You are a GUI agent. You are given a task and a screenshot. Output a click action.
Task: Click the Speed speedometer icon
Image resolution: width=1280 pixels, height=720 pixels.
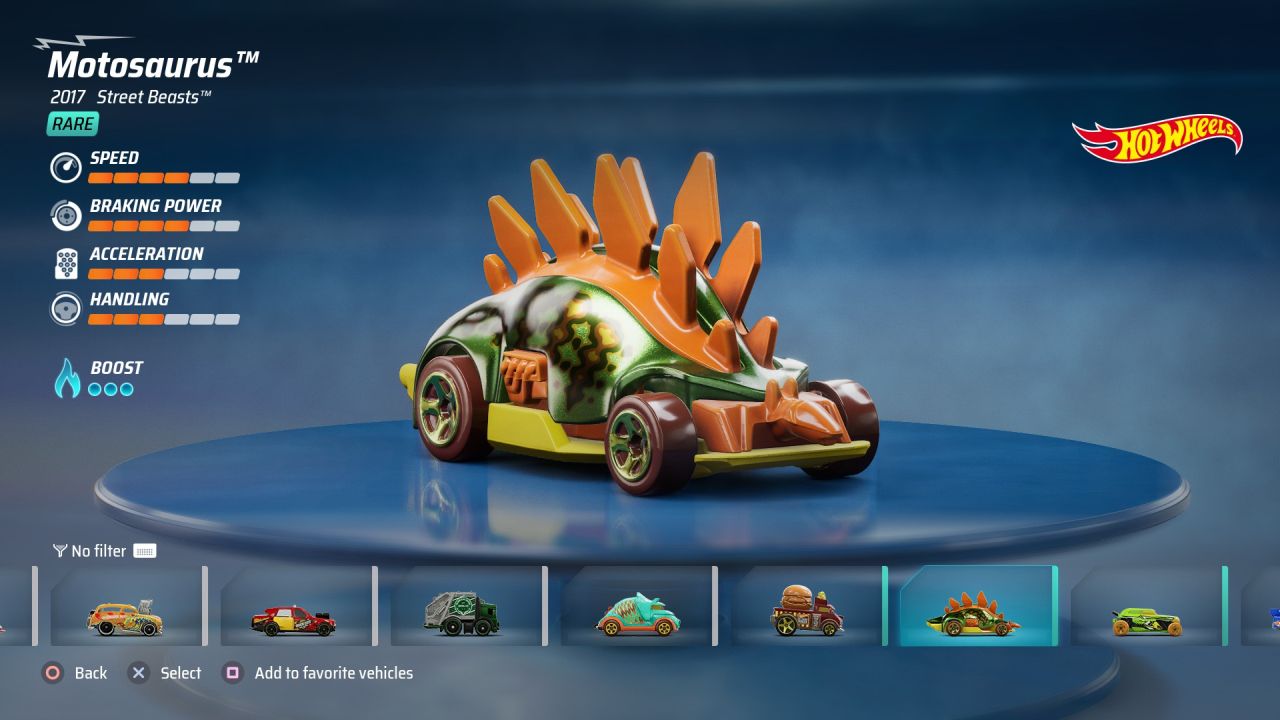coord(65,167)
